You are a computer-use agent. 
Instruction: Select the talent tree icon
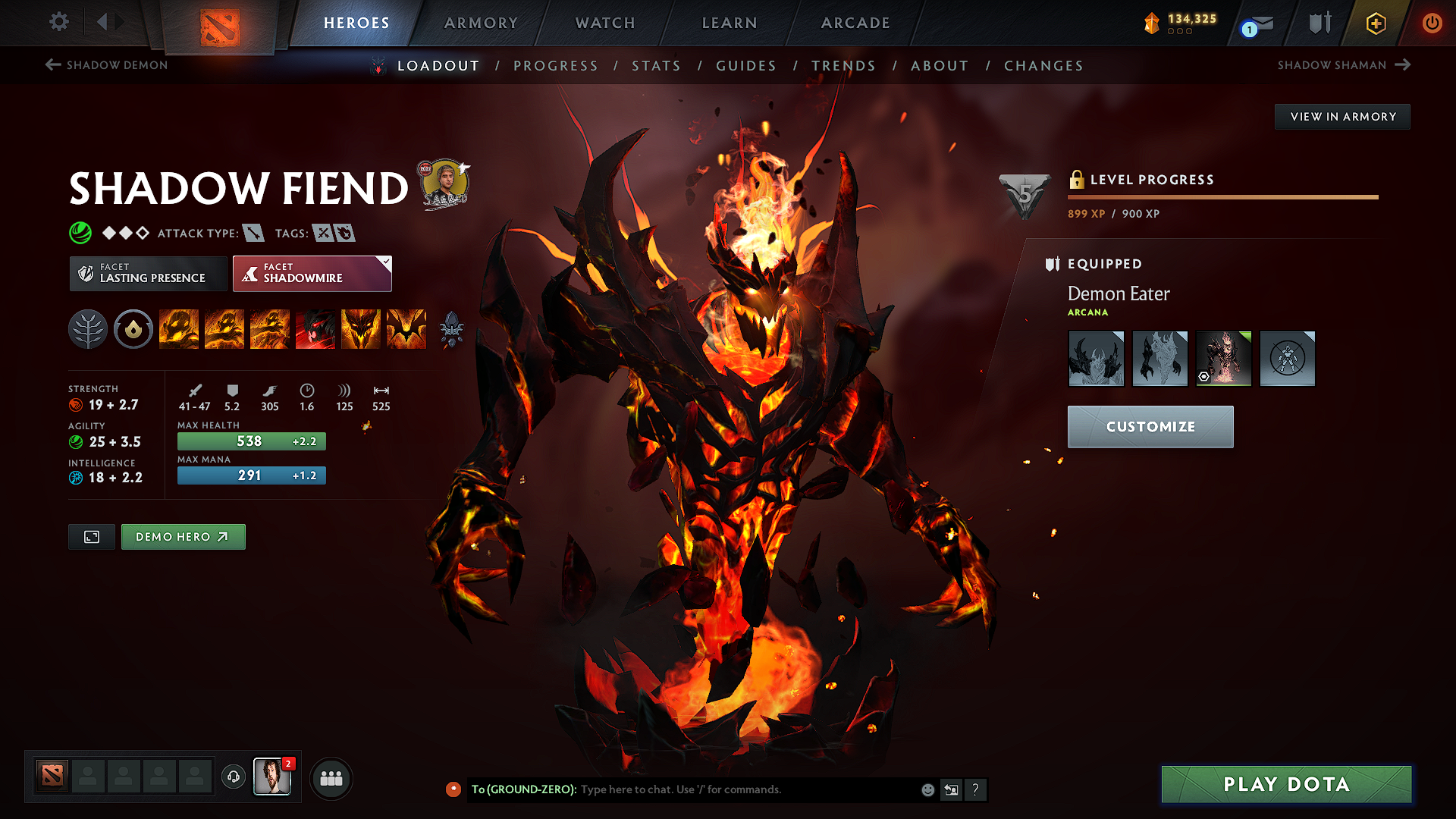click(x=88, y=329)
